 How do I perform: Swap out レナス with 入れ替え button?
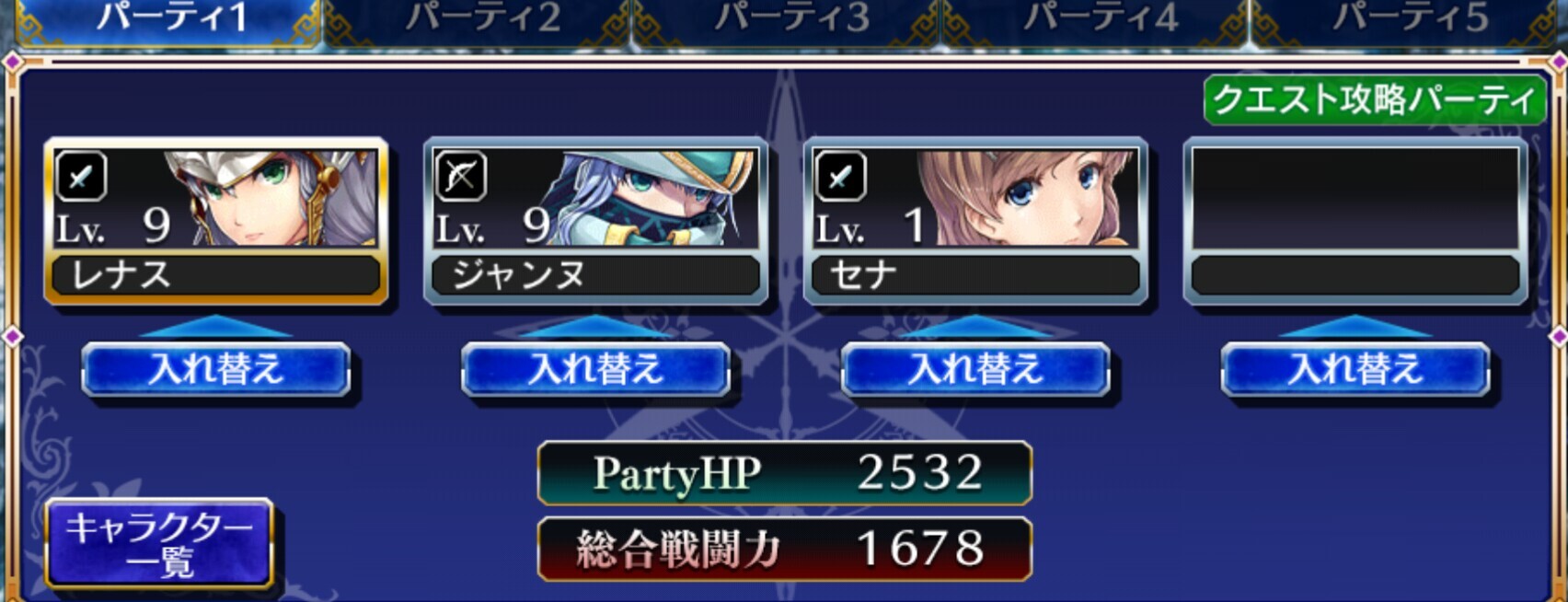[x=216, y=369]
